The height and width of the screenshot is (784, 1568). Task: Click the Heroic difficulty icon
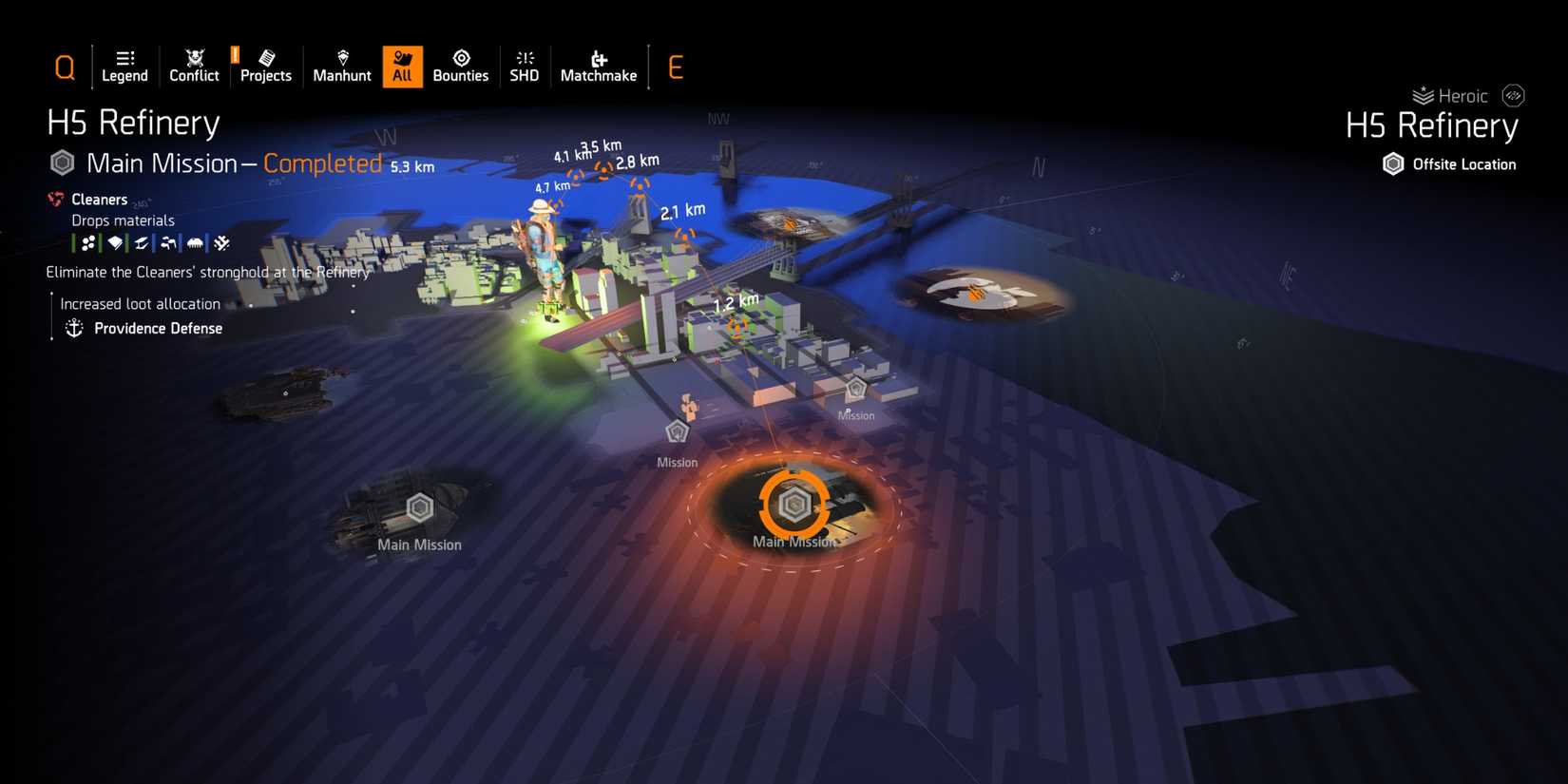point(1422,95)
